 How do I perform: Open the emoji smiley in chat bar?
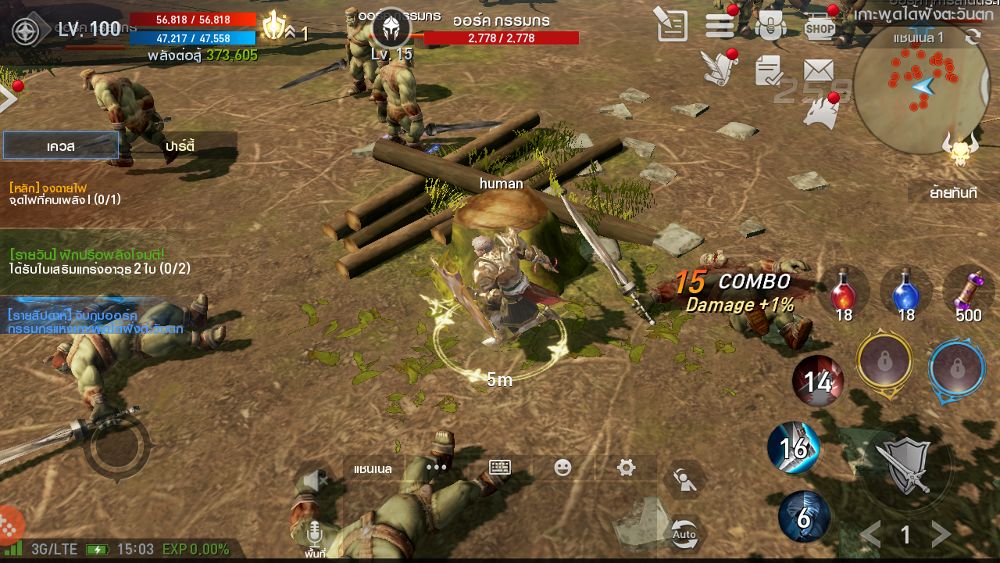[563, 467]
